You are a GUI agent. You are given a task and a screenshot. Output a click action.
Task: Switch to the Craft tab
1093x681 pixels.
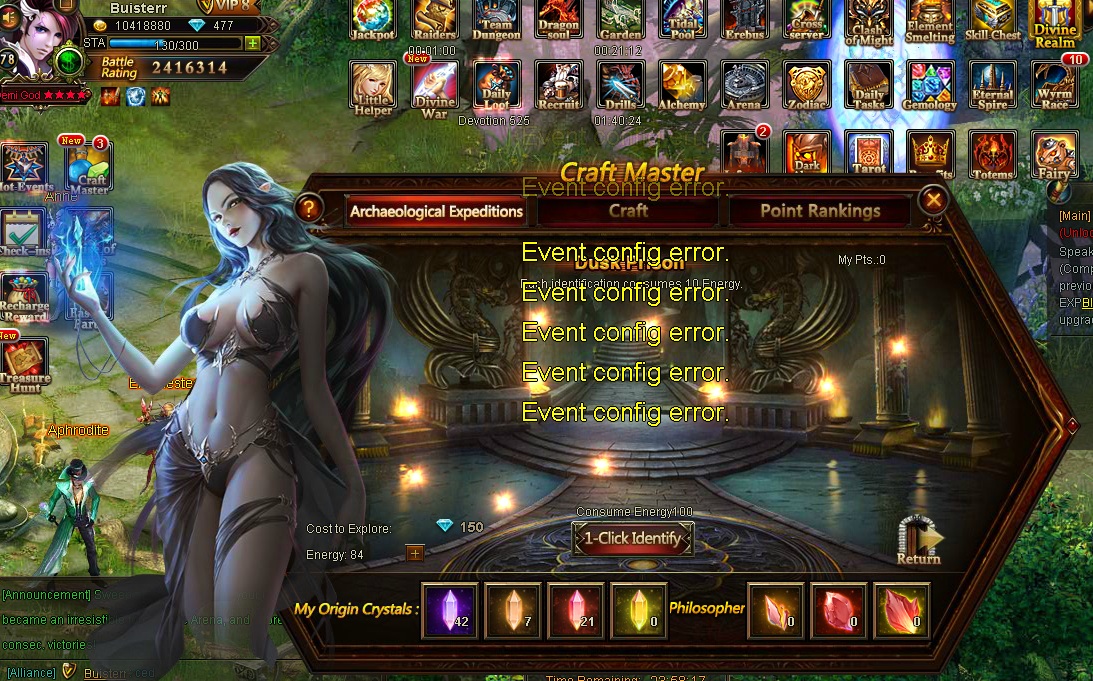coord(628,211)
